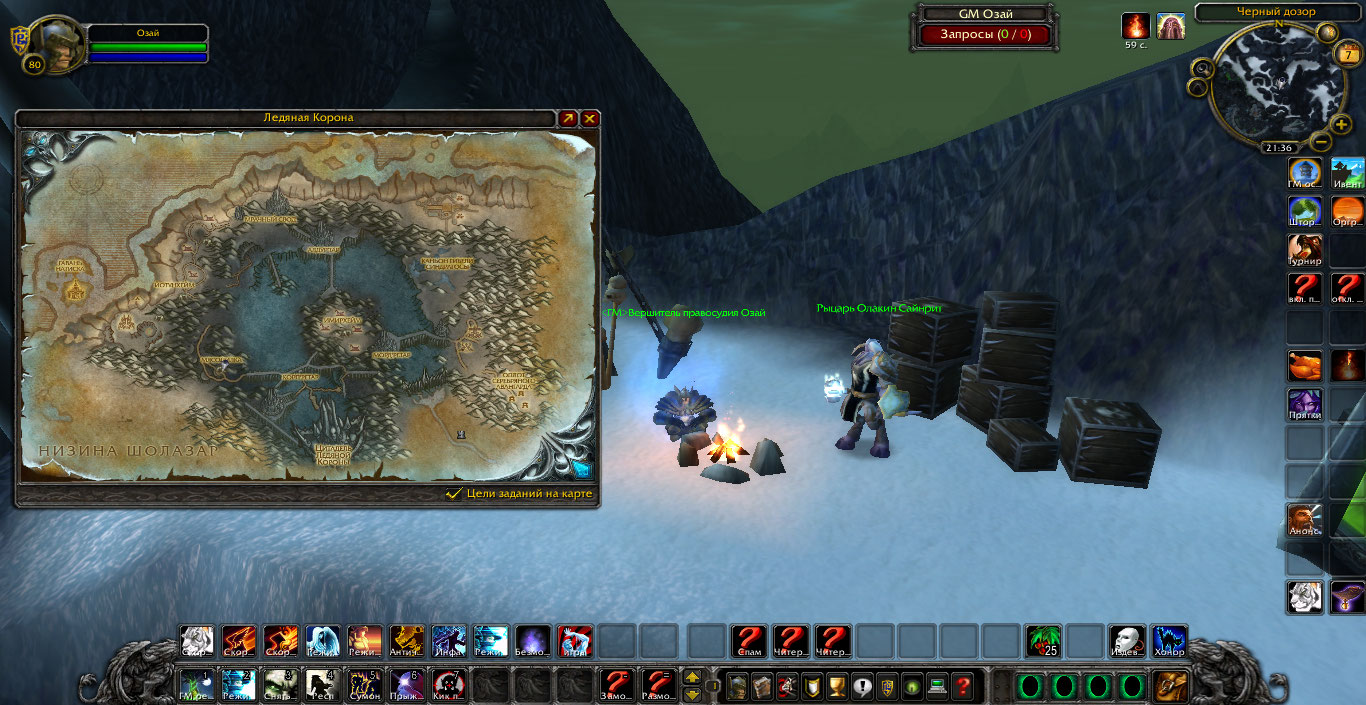Use the Оргр teleport macro icon

click(x=1348, y=212)
